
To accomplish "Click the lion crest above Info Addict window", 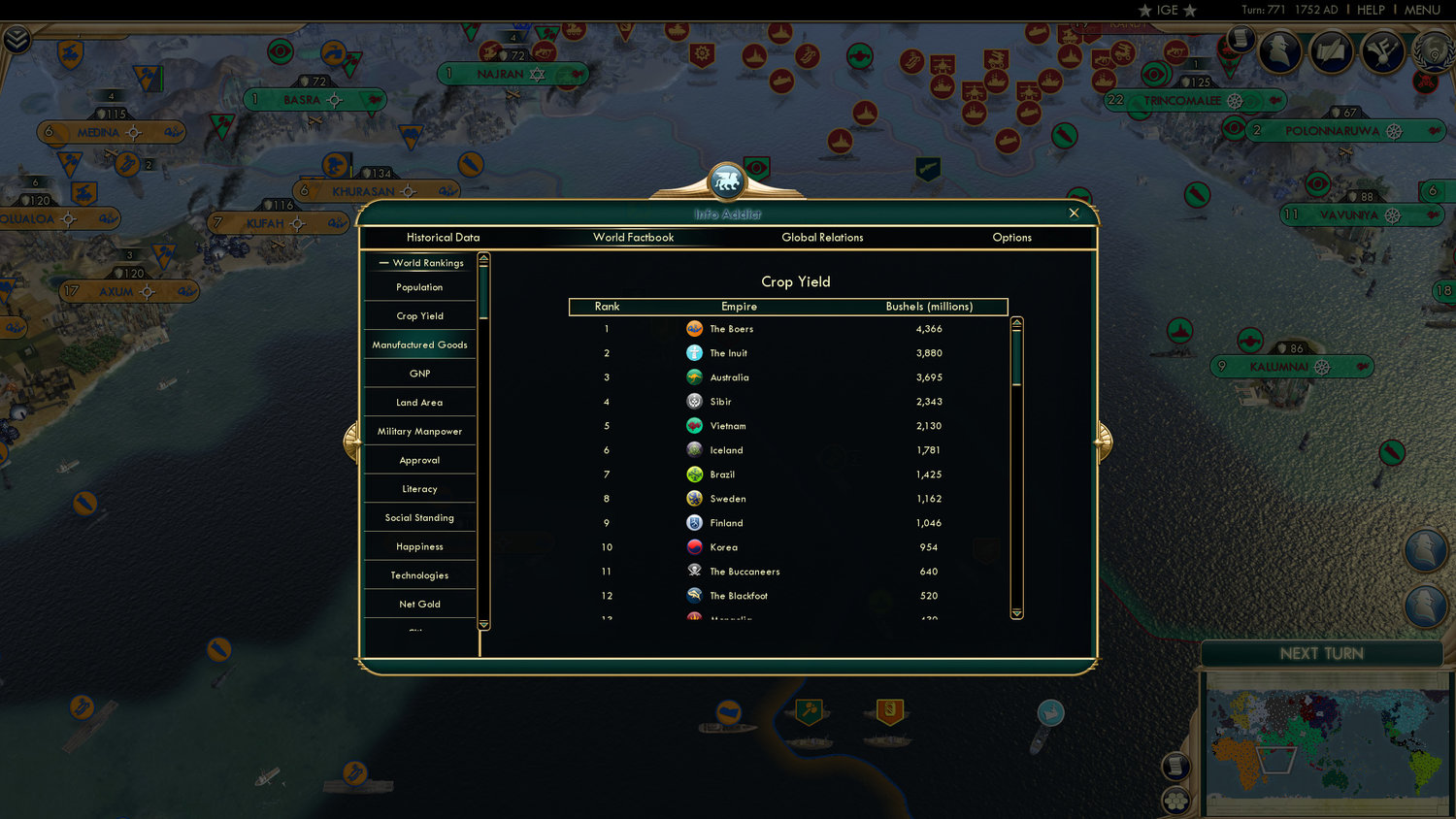I will click(x=726, y=179).
